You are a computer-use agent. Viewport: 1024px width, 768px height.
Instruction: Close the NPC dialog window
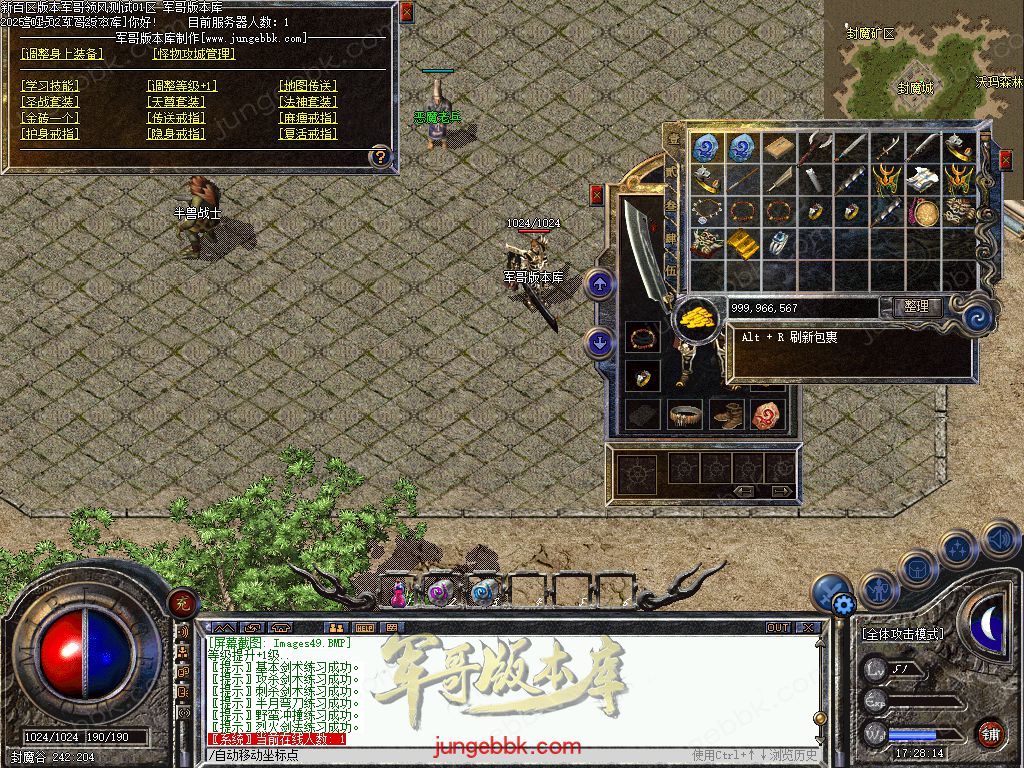tap(406, 12)
